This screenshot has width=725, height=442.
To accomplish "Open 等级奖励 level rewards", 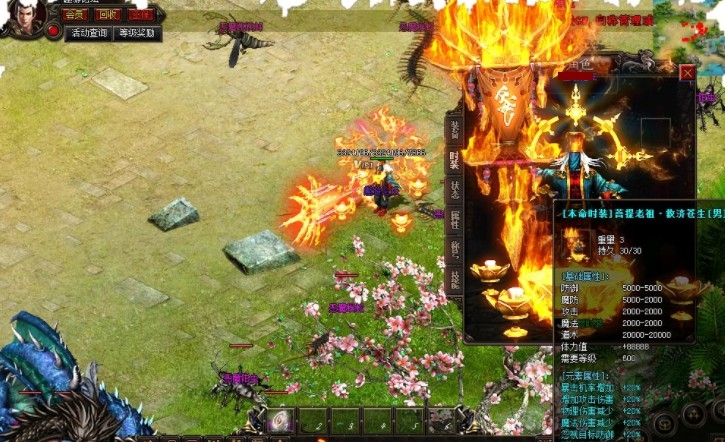I will [137, 33].
